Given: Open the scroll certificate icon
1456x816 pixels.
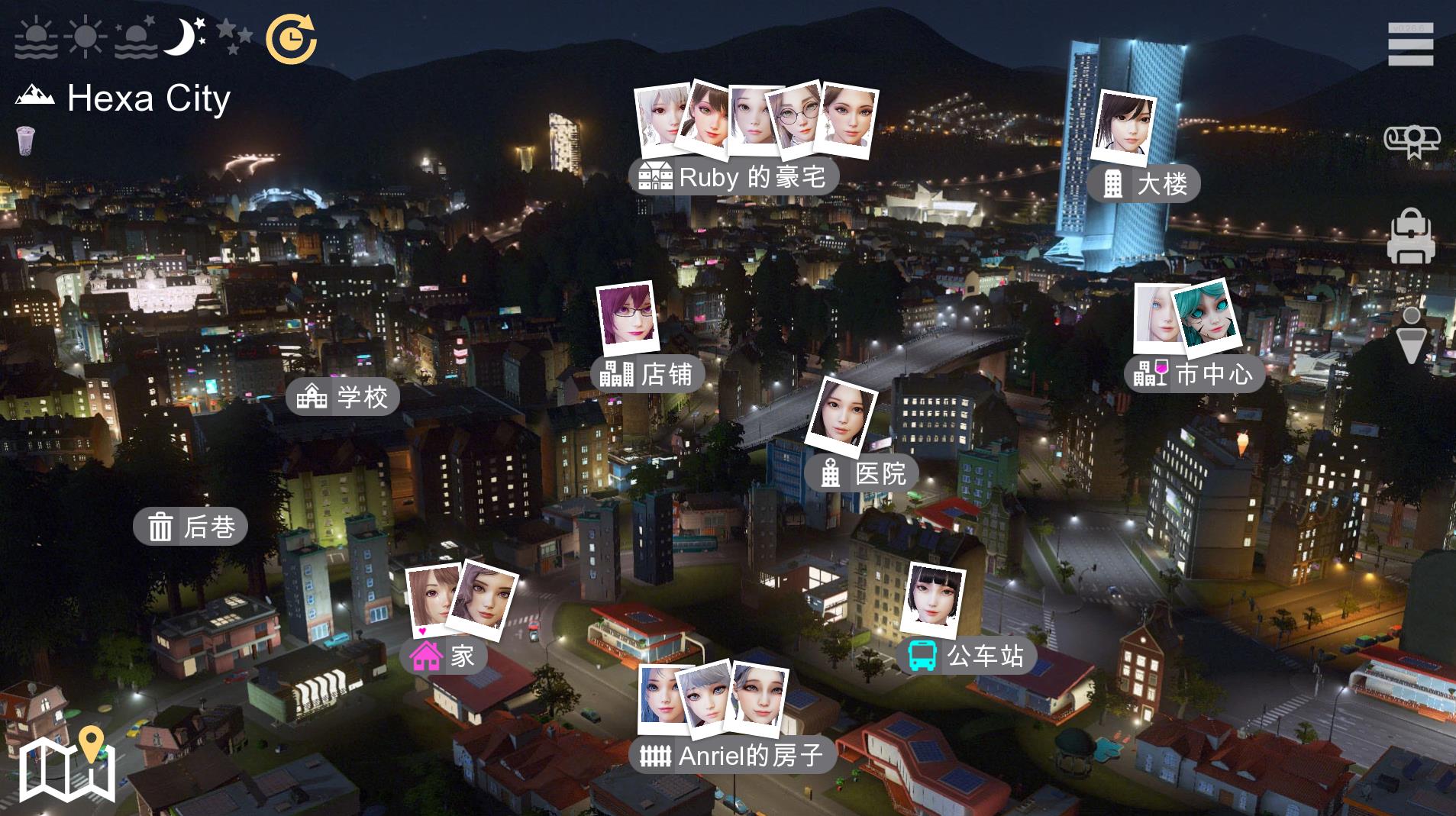Looking at the screenshot, I should point(1411,141).
